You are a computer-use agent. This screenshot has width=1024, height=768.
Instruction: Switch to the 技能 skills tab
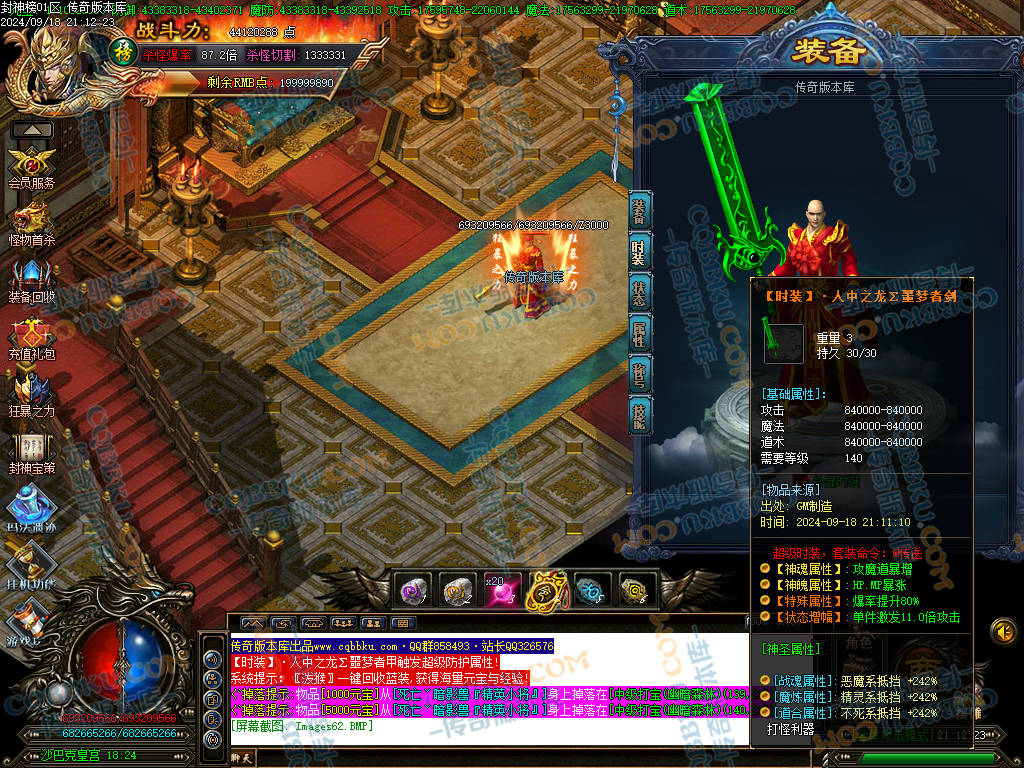(x=639, y=413)
